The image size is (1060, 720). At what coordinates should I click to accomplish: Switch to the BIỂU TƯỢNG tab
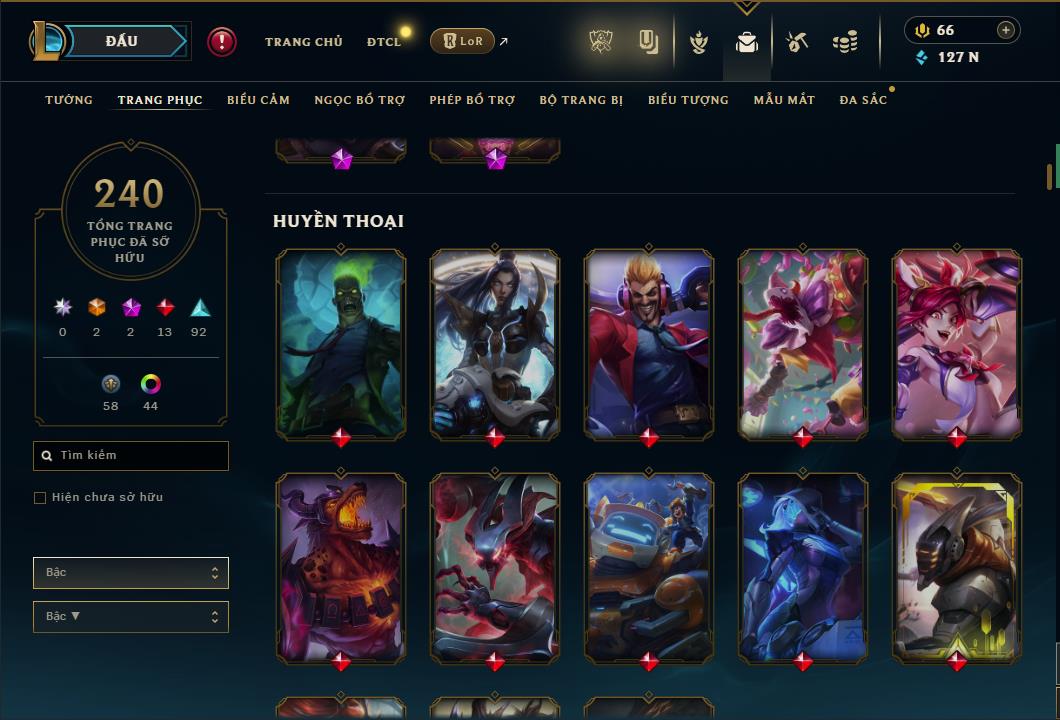[688, 100]
